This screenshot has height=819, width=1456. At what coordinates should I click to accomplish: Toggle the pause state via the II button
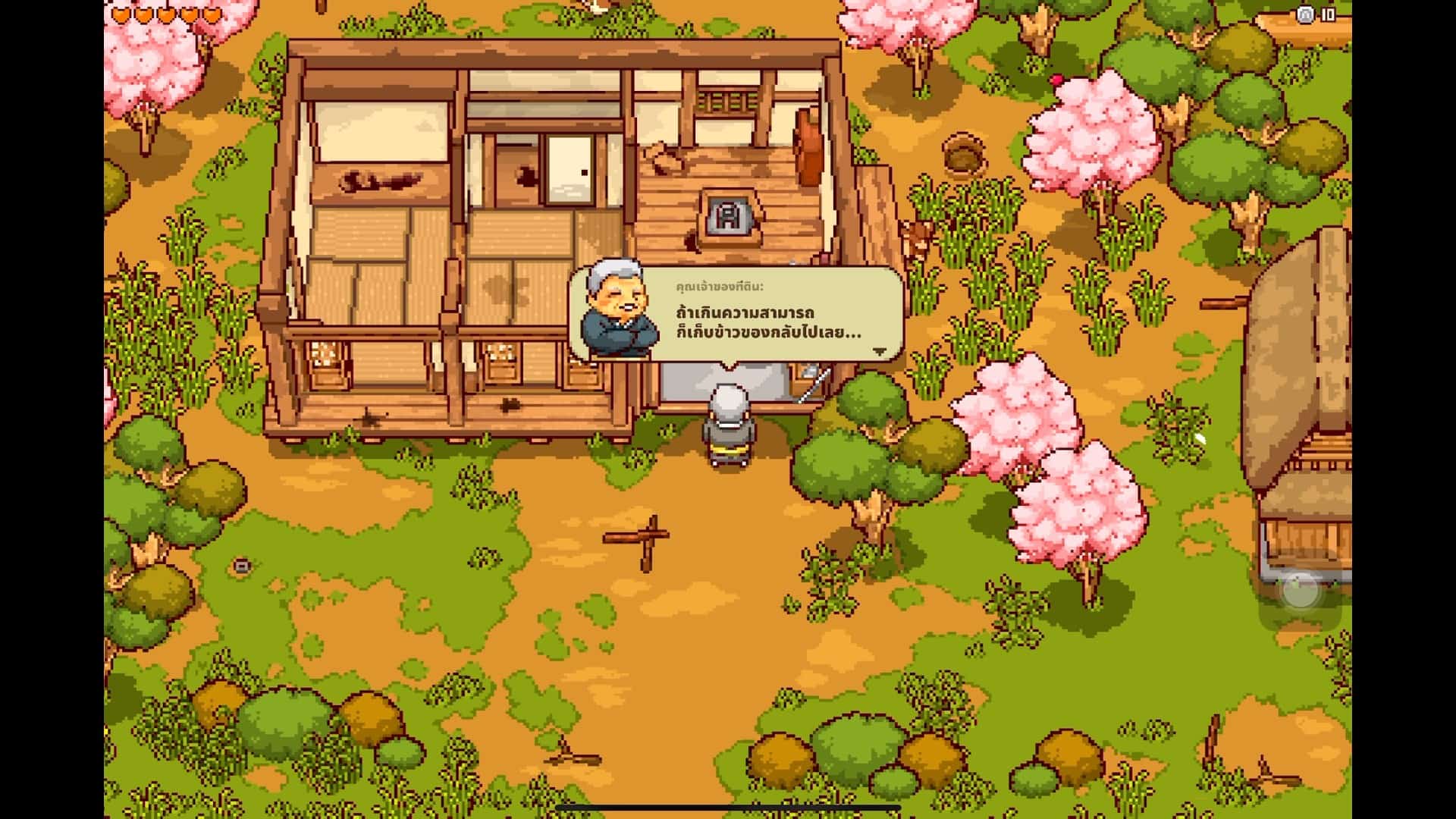(1328, 13)
